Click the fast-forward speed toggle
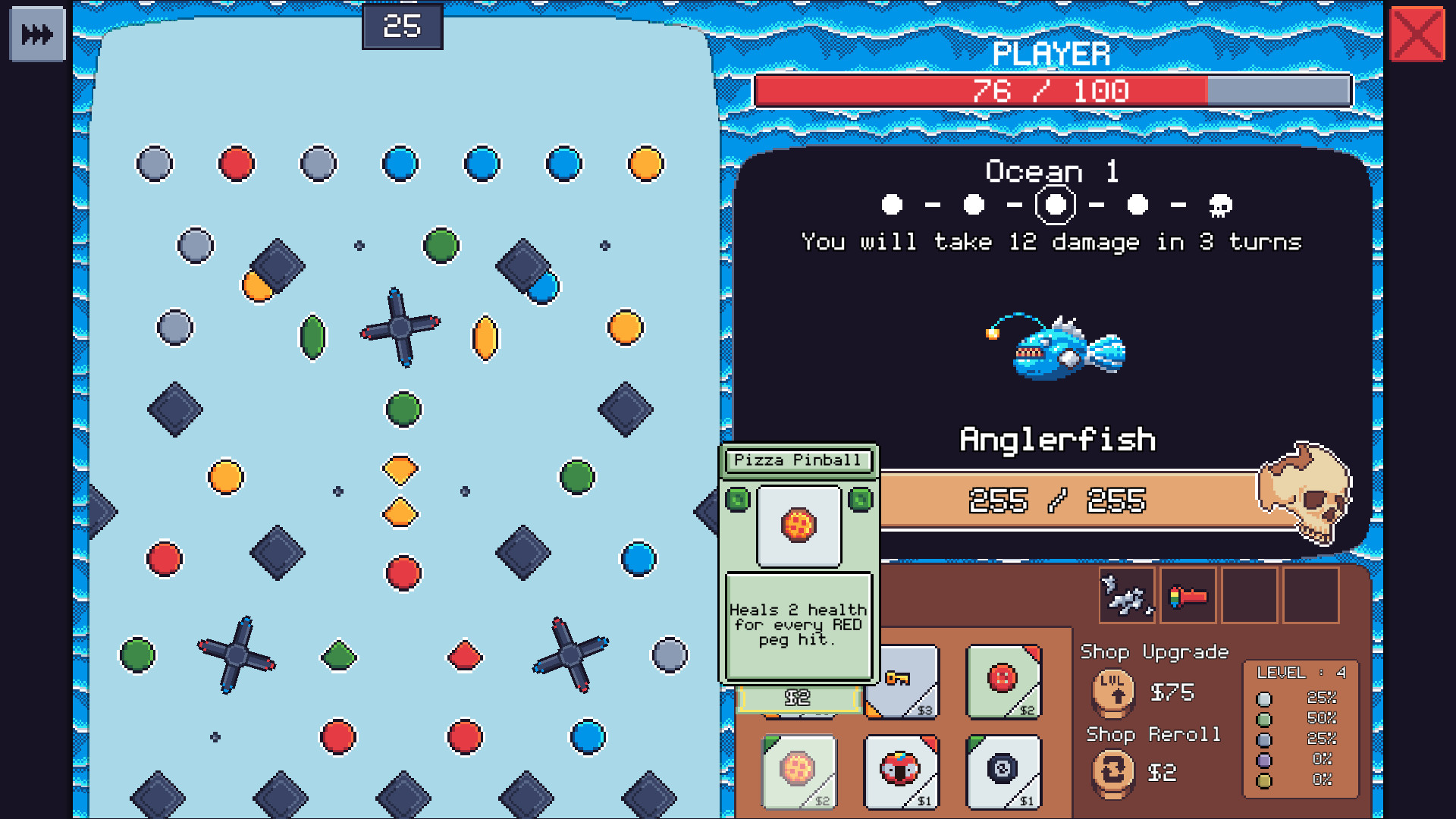Image resolution: width=1456 pixels, height=819 pixels. point(36,33)
